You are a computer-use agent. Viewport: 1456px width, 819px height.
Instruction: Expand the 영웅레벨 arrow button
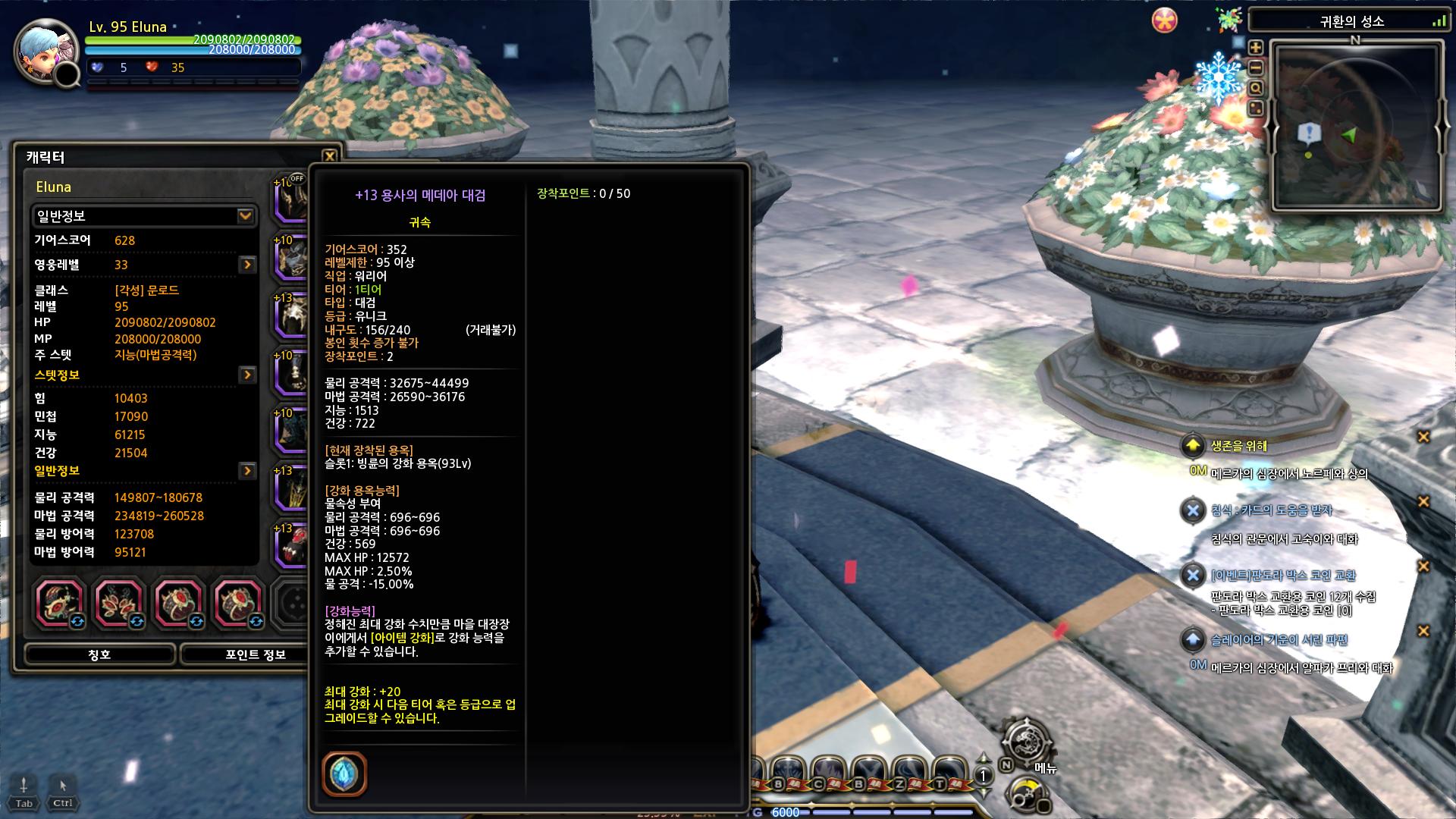coord(247,265)
